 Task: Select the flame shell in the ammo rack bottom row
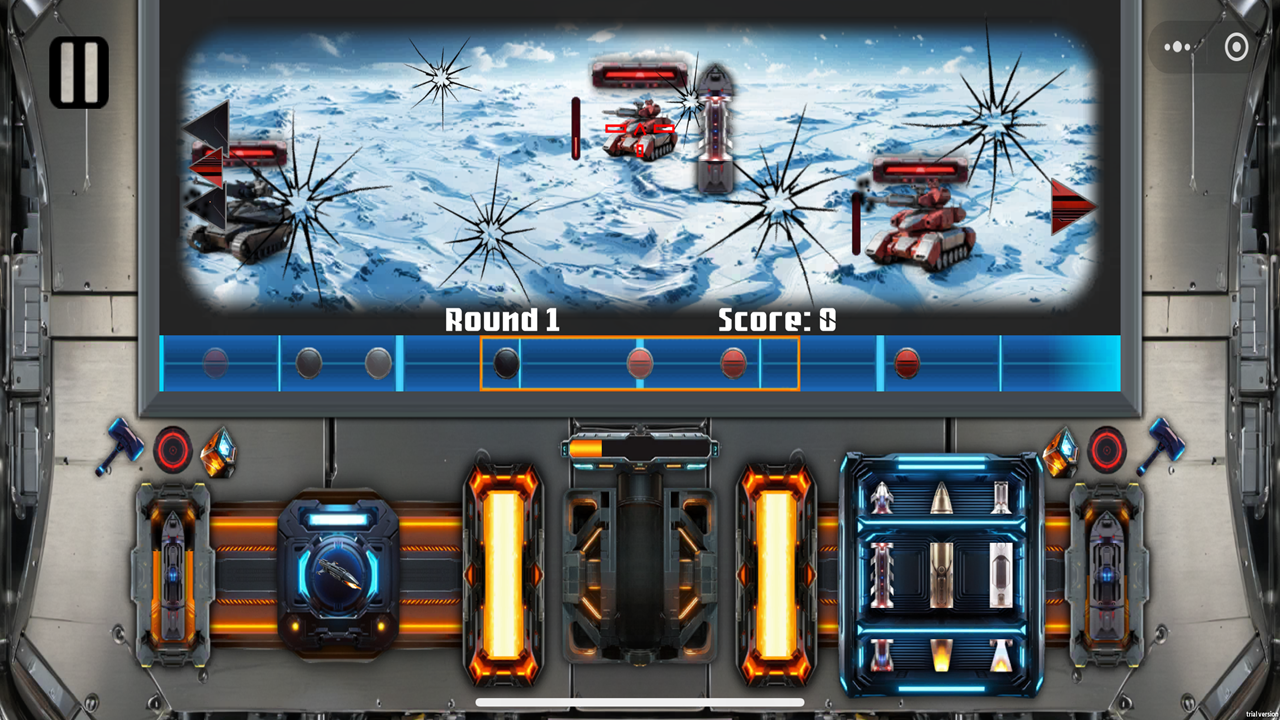click(942, 655)
